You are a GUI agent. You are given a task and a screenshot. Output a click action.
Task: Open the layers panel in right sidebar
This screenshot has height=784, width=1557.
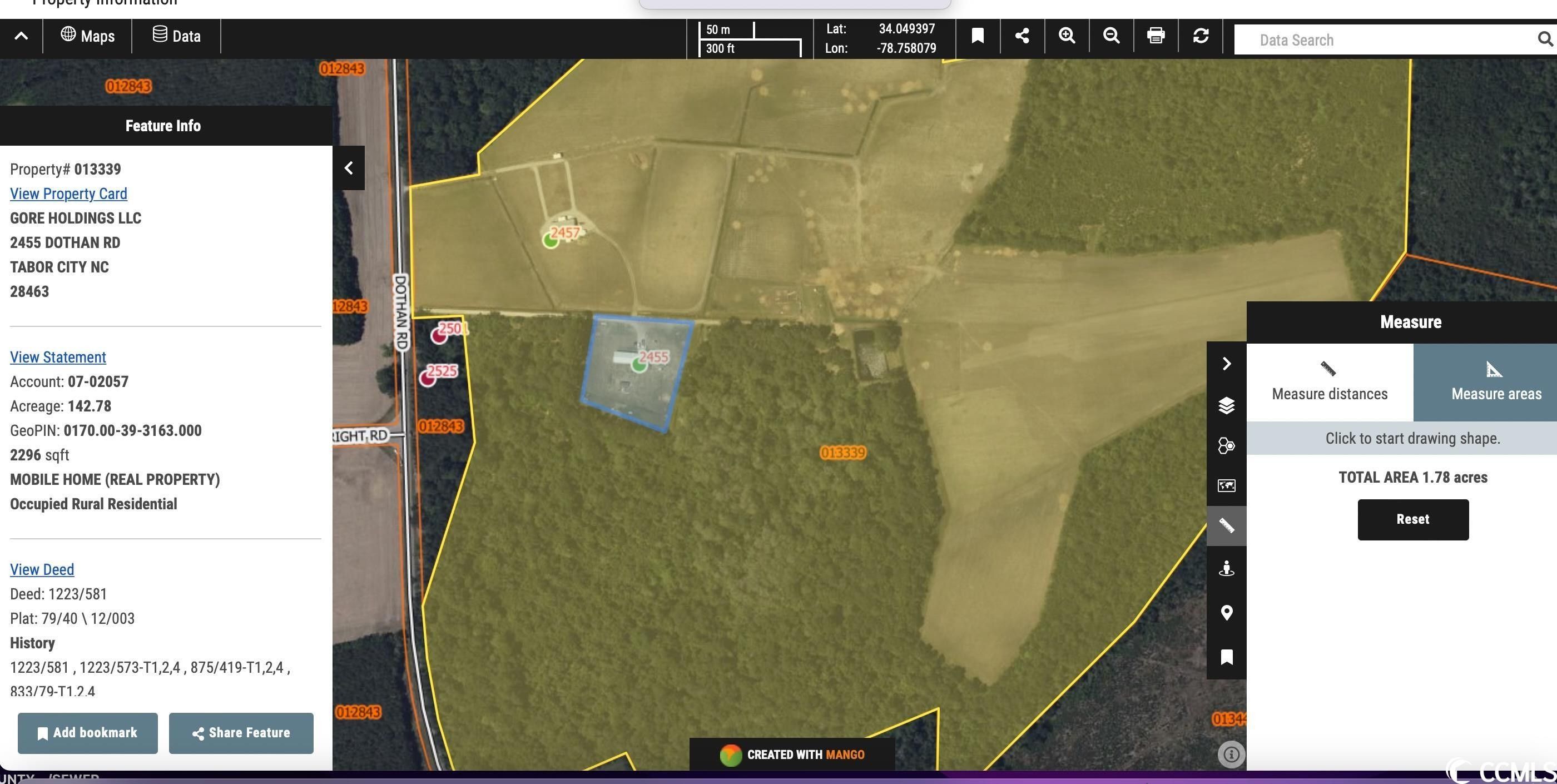click(x=1226, y=405)
